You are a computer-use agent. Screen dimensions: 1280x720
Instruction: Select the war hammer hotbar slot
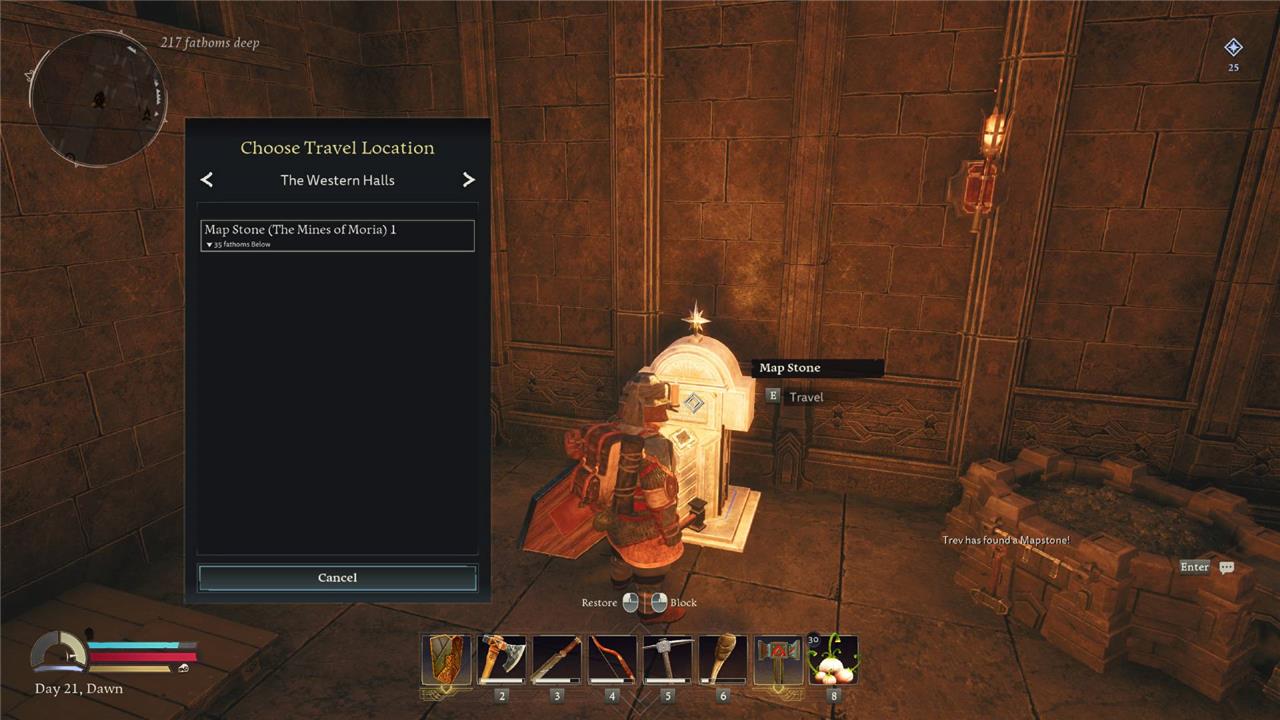tap(778, 659)
